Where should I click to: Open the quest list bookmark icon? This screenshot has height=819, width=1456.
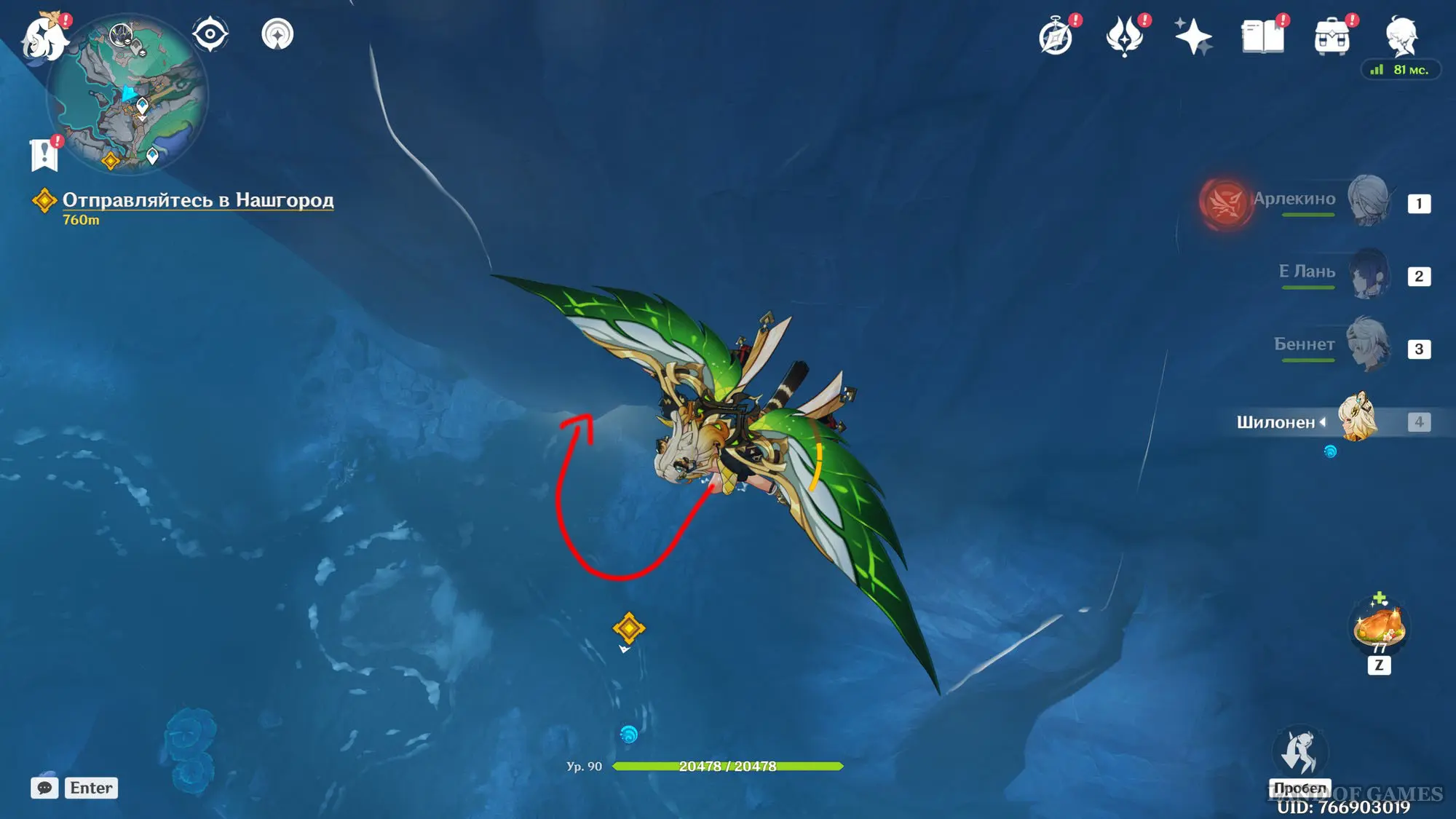[x=44, y=154]
